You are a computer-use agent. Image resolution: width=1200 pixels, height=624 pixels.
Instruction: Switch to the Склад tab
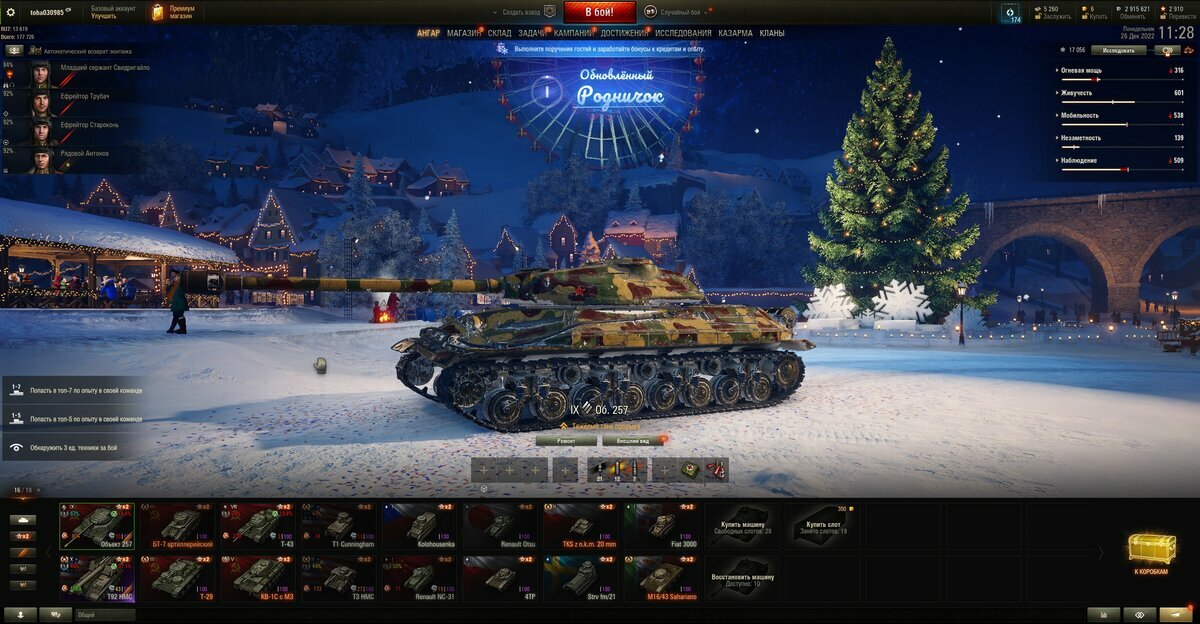500,33
